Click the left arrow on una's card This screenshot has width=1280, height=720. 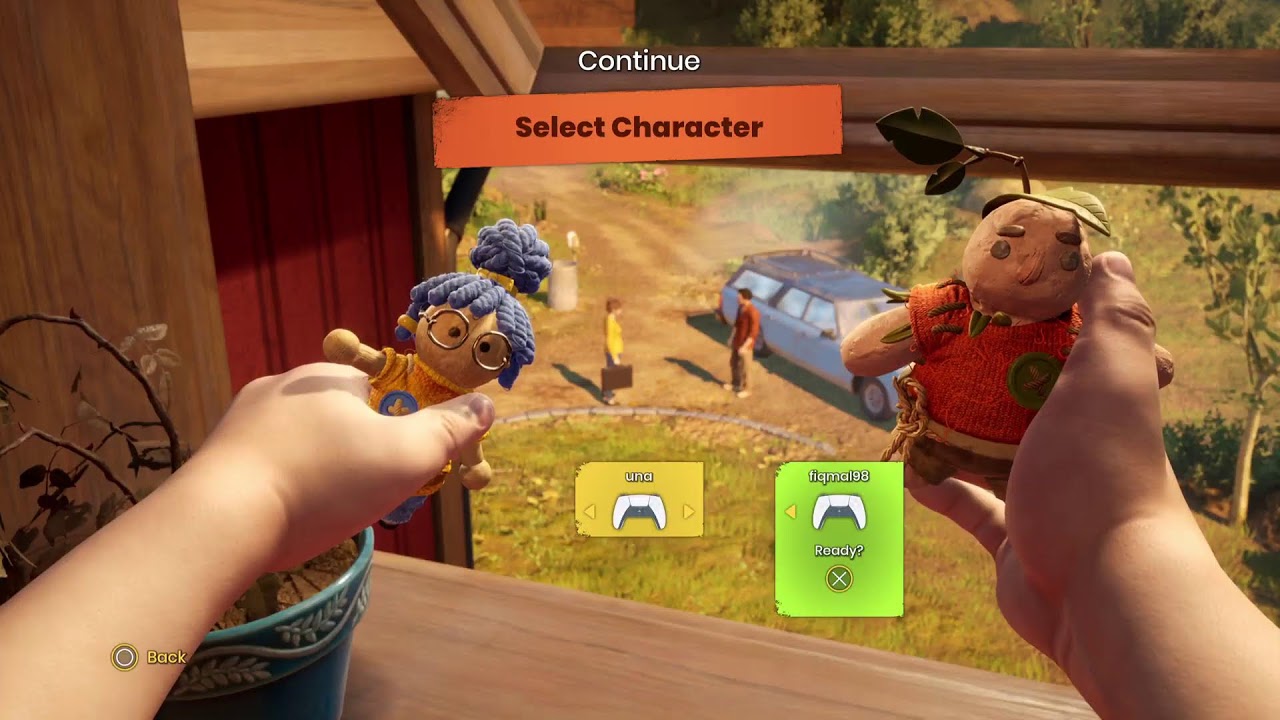point(589,512)
